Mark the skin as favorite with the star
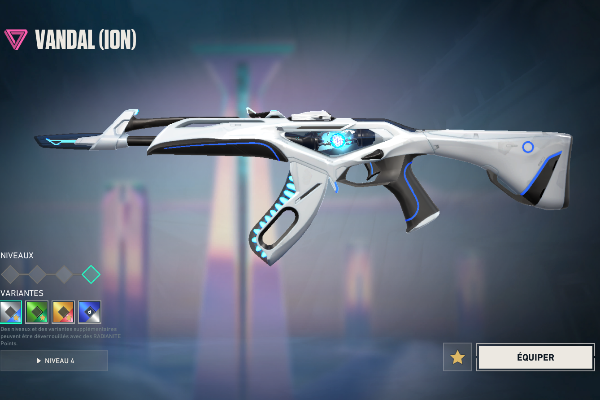 (458, 357)
